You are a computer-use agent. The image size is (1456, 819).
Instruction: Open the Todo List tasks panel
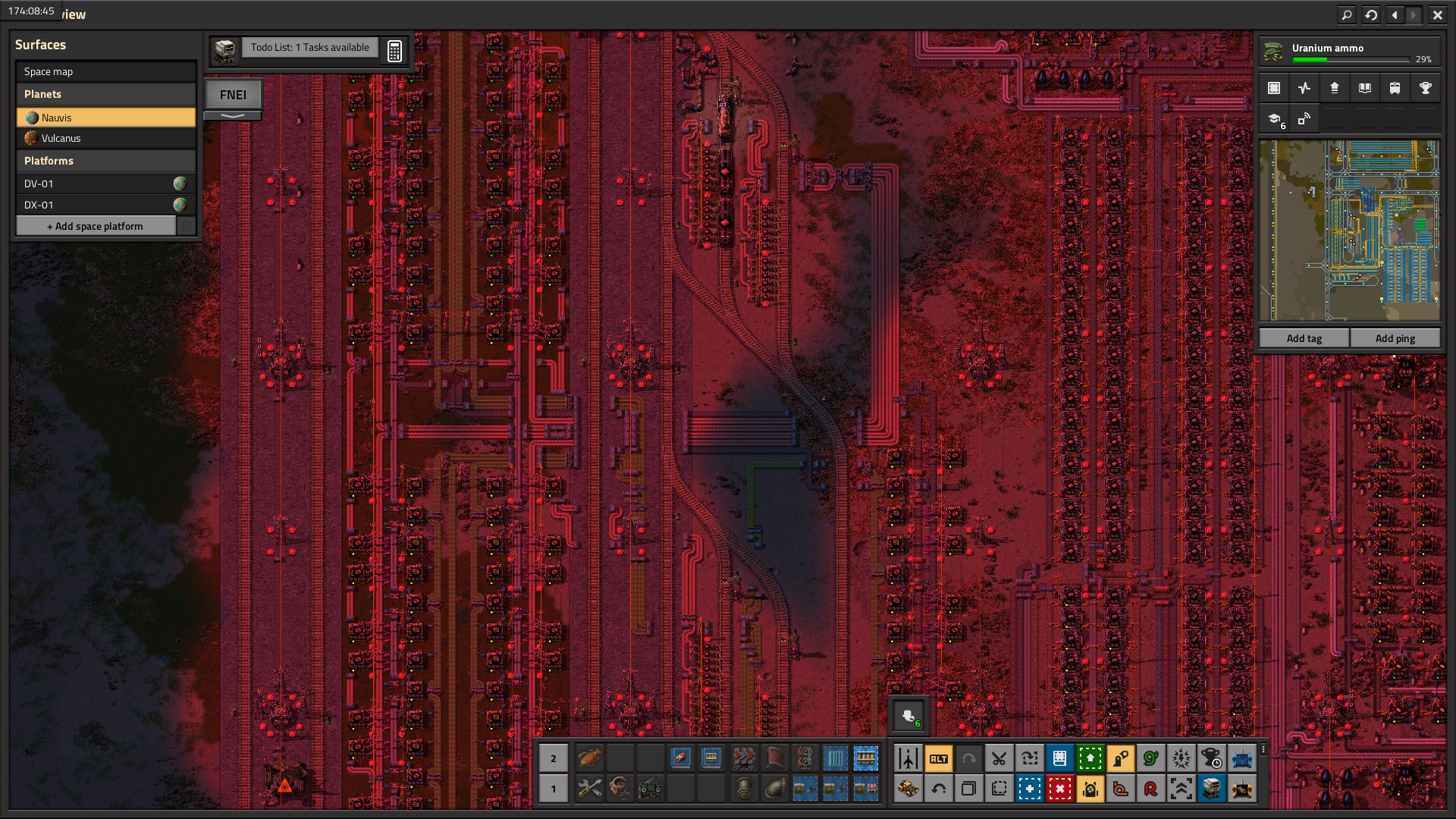point(309,48)
